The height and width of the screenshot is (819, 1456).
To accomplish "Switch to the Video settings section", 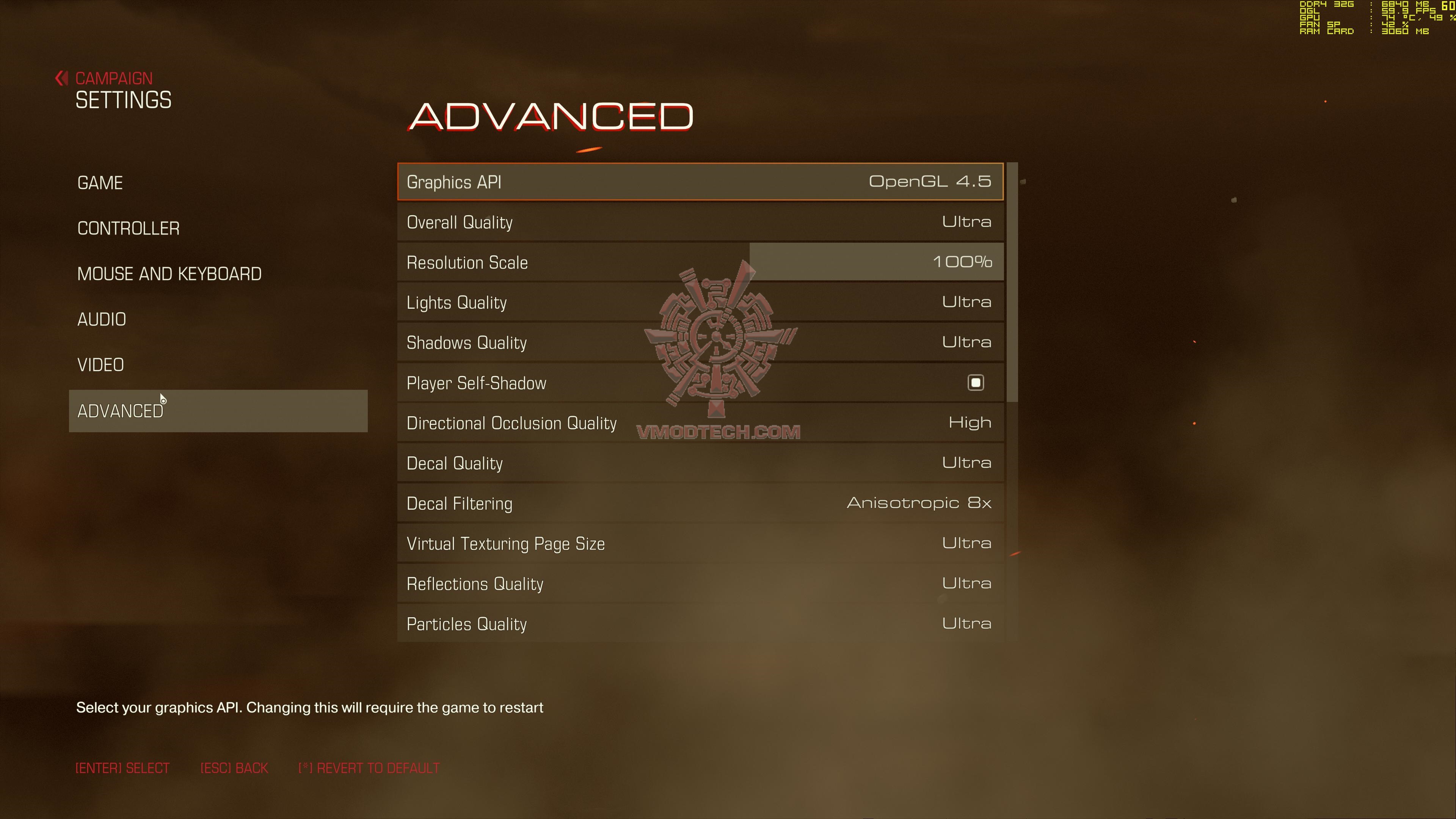I will tap(100, 365).
